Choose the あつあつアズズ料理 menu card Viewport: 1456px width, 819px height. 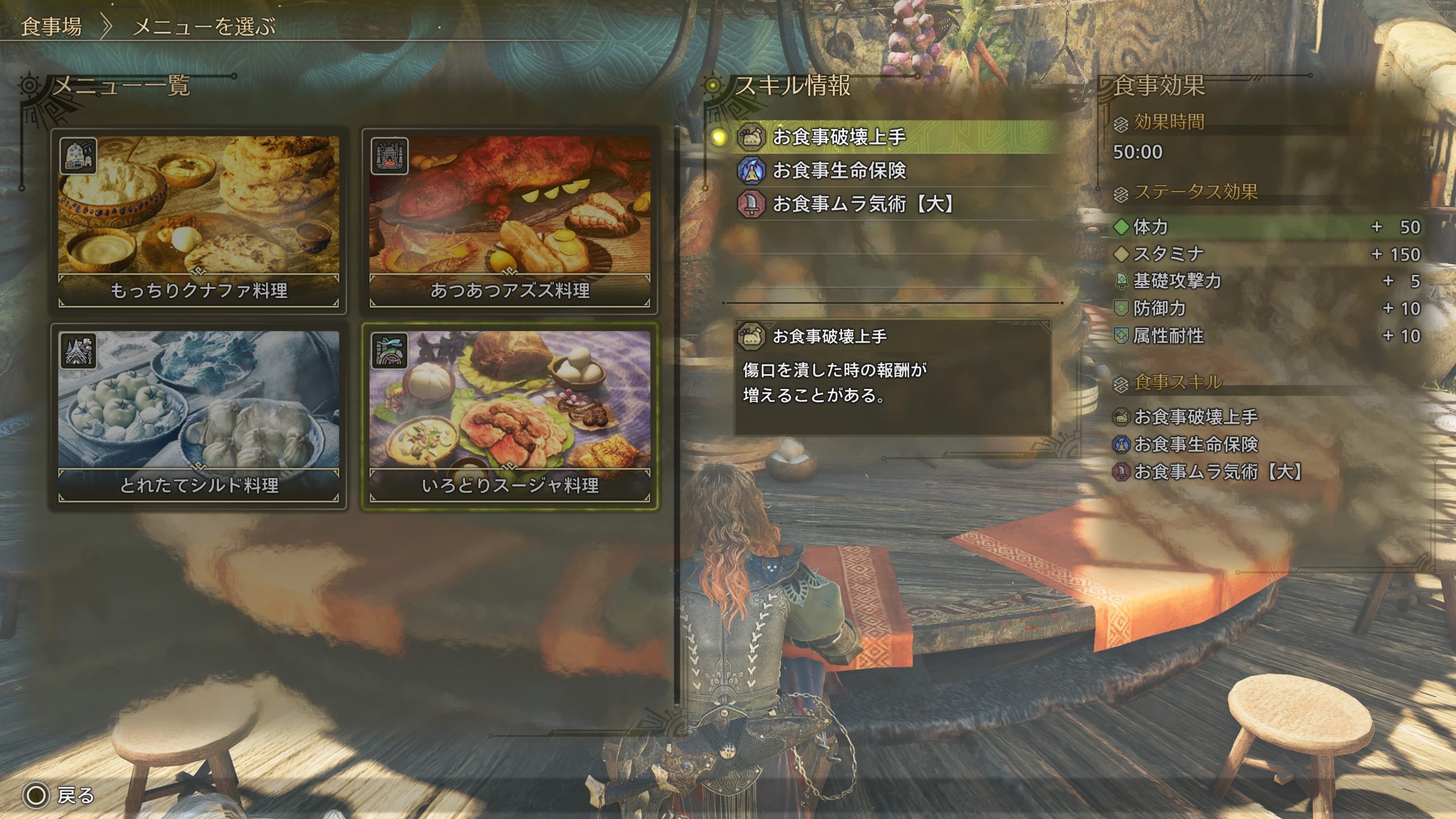[510, 221]
